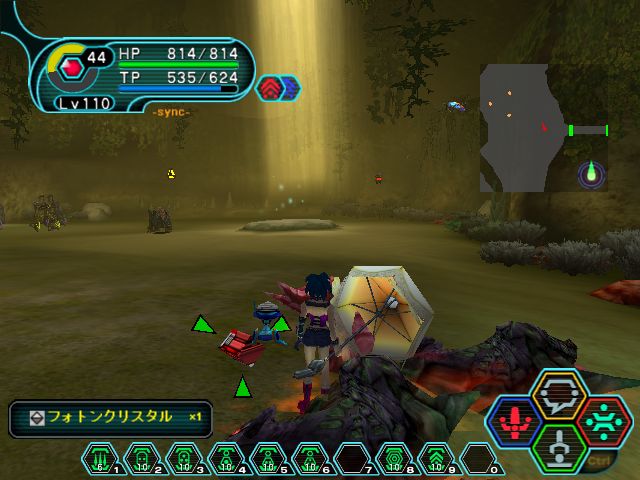Activate quick-bar slot number 3
Image resolution: width=640 pixels, height=480 pixels.
pyautogui.click(x=185, y=458)
